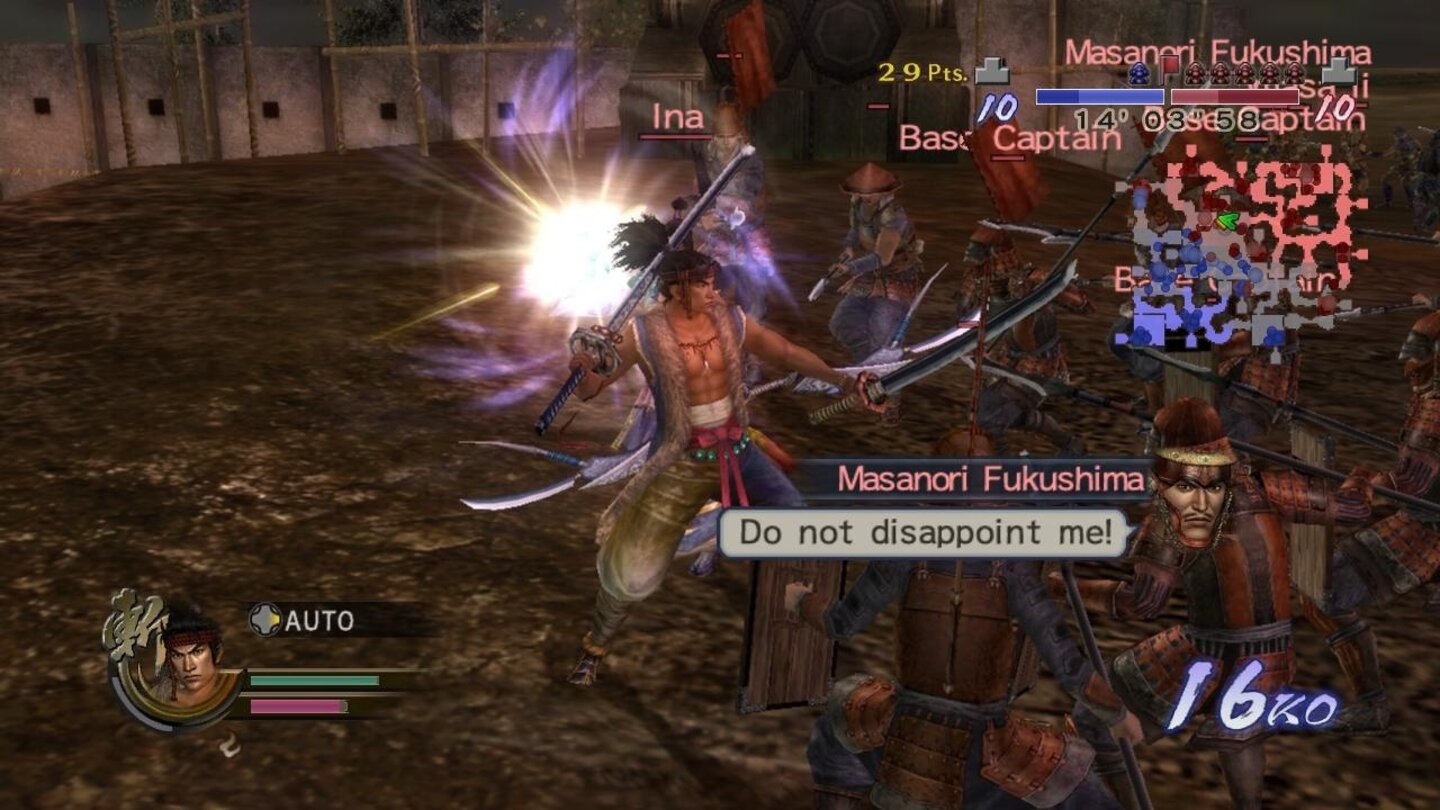This screenshot has width=1440, height=810.
Task: Open details for the Ina name label
Action: tap(679, 118)
